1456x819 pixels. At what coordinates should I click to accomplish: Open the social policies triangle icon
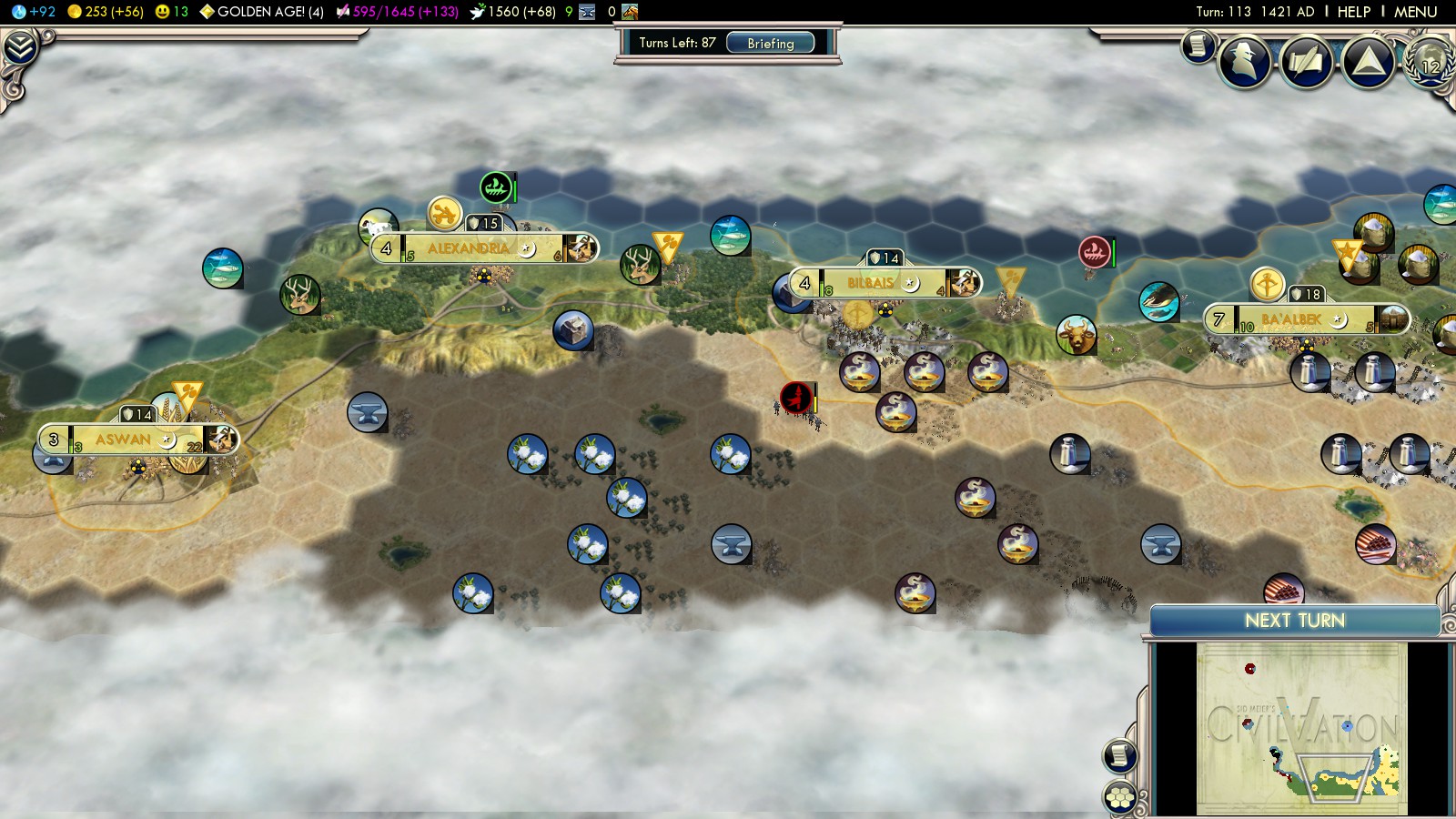tap(1368, 62)
